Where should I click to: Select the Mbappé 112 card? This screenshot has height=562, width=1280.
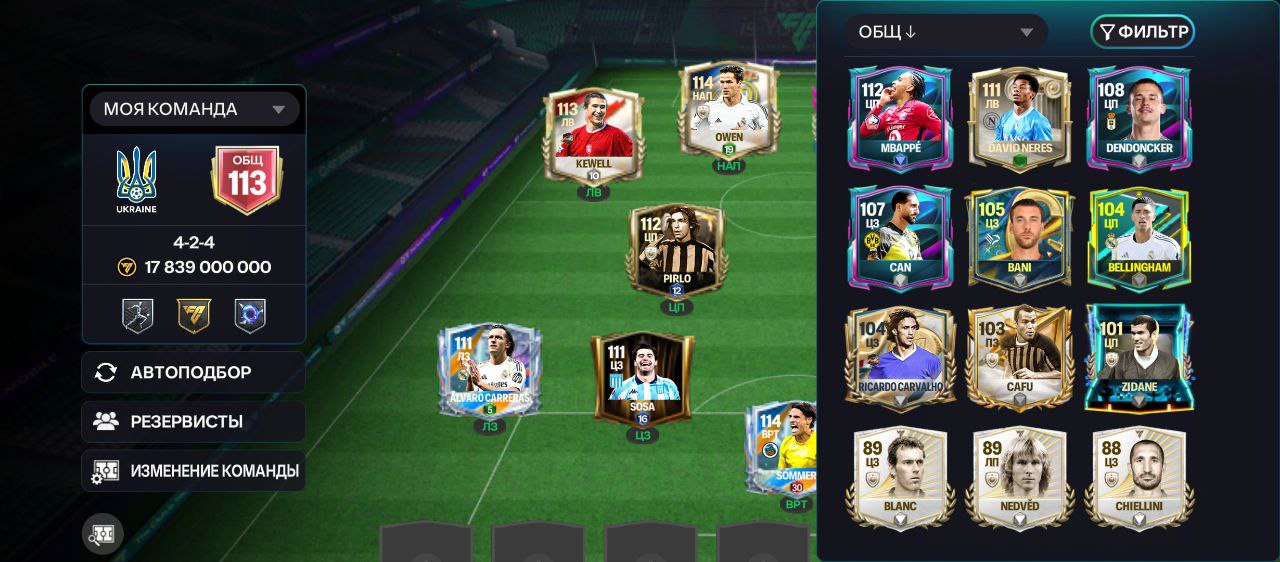(900, 118)
